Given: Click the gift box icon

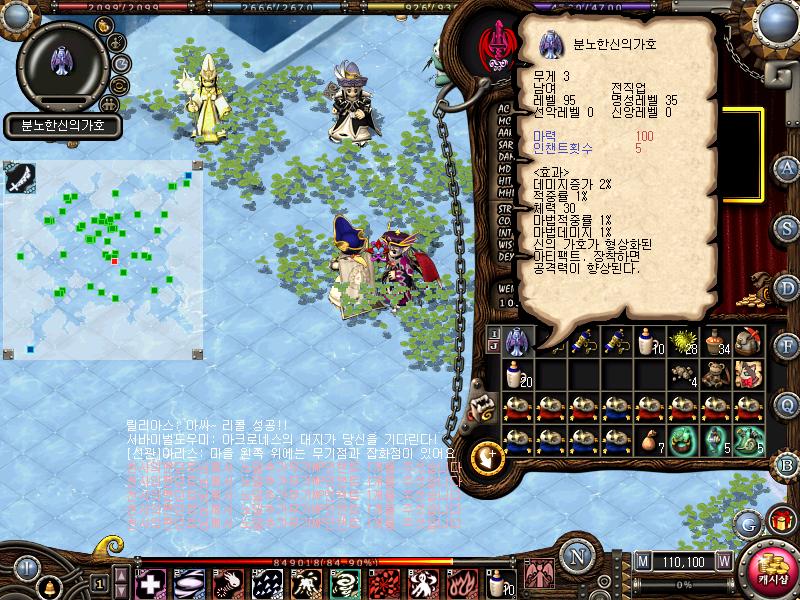Looking at the screenshot, I should click(779, 519).
